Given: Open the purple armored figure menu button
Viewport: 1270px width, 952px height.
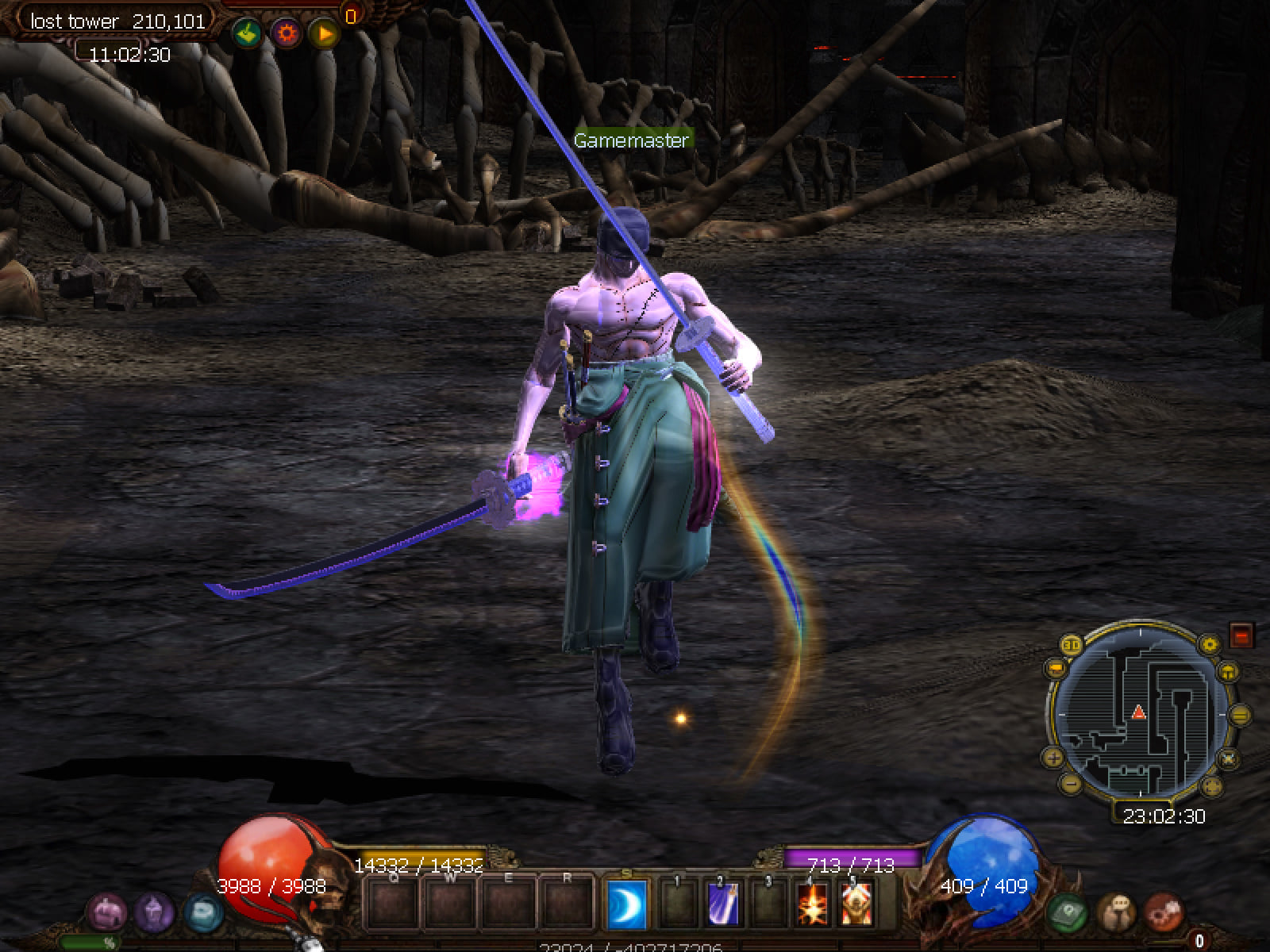Looking at the screenshot, I should (x=154, y=911).
